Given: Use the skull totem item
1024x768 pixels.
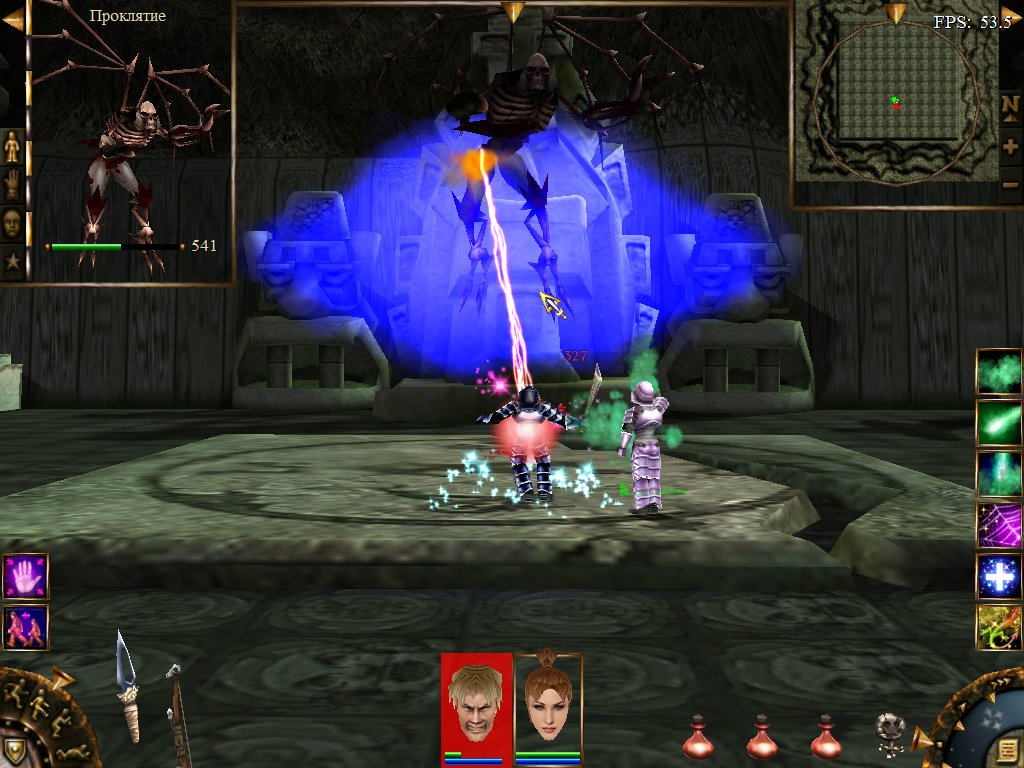Looking at the screenshot, I should (886, 730).
